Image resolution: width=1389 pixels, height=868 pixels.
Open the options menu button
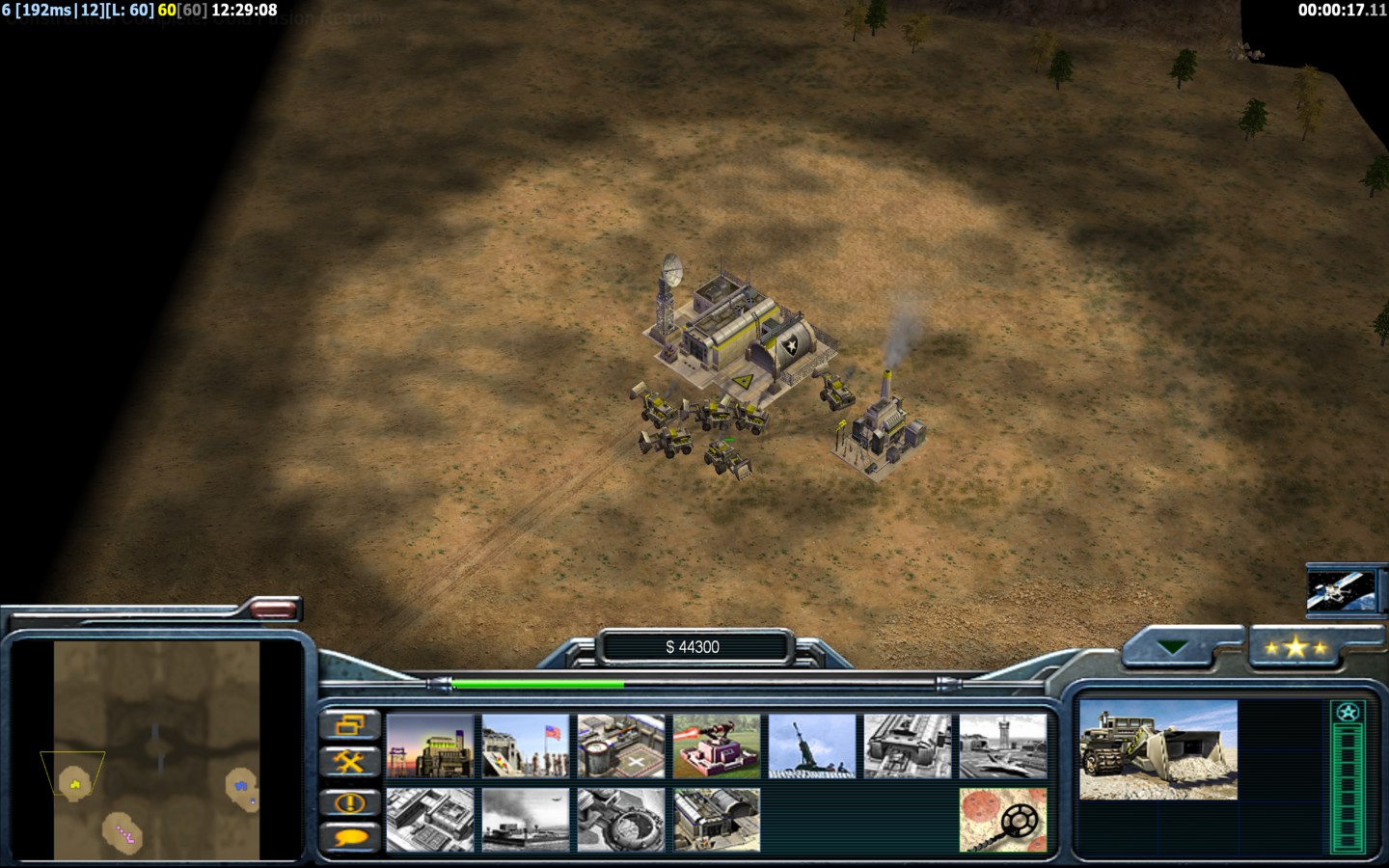(x=349, y=724)
